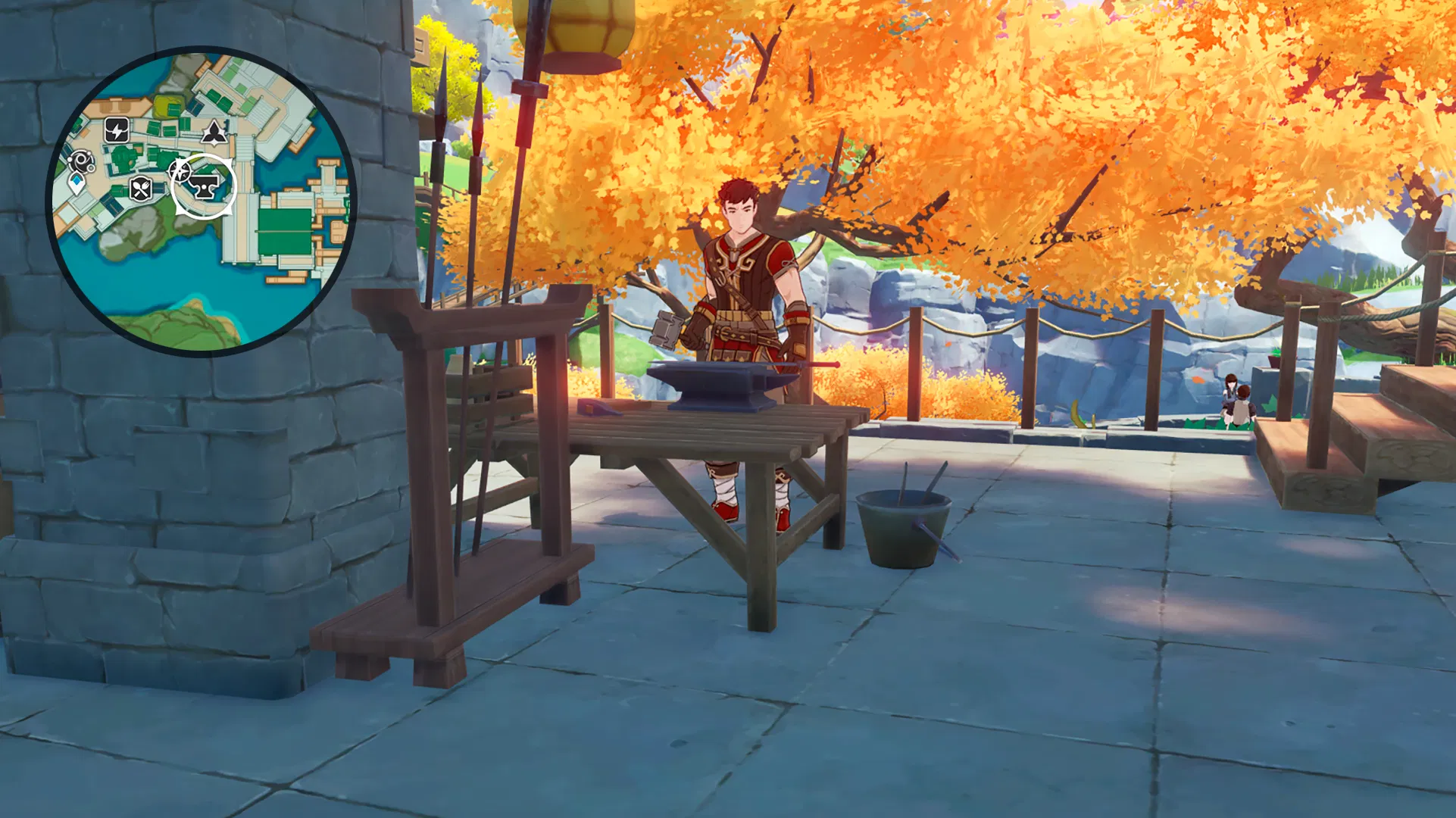The image size is (1456, 818).
Task: Click the three-petal trefoil map marker
Action: pos(214,133)
